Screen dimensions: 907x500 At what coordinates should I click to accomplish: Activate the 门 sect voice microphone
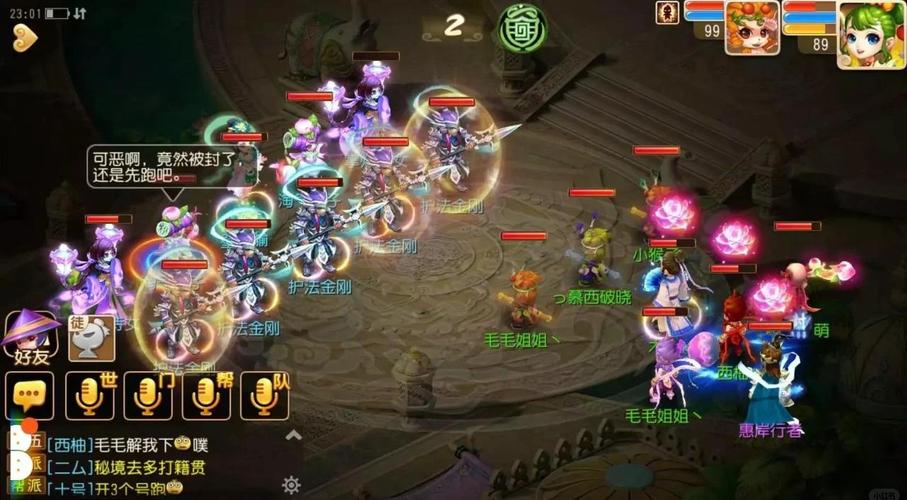tap(148, 396)
